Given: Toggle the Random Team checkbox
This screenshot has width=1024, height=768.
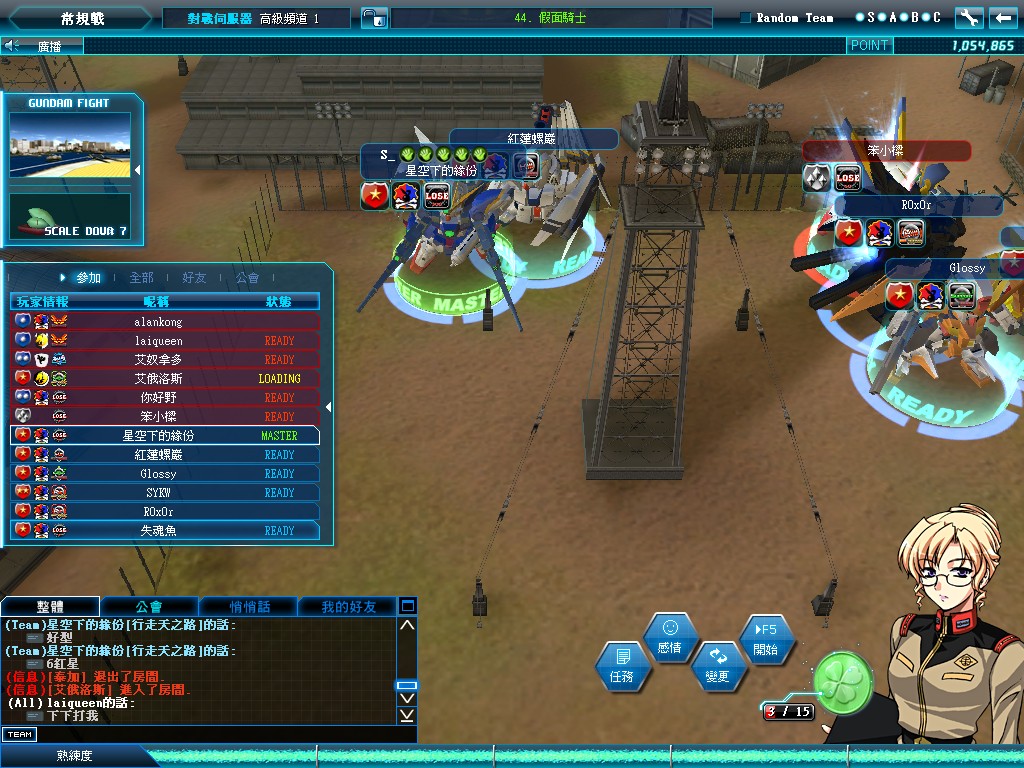Looking at the screenshot, I should pos(746,18).
